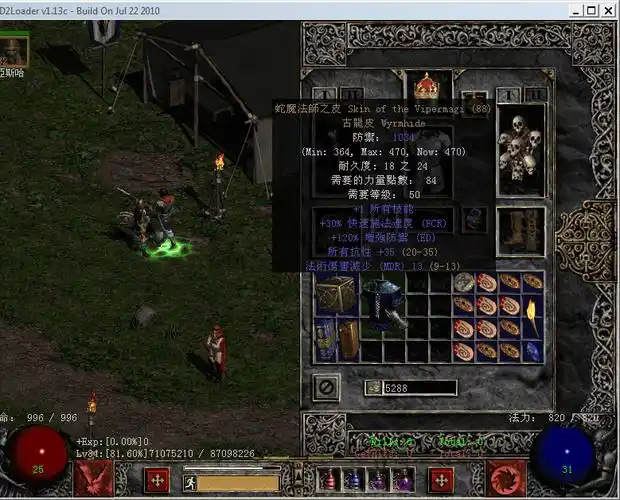Pick up the skull shield in the off-hand slot
Viewport: 620px width, 500px height.
coord(521,148)
